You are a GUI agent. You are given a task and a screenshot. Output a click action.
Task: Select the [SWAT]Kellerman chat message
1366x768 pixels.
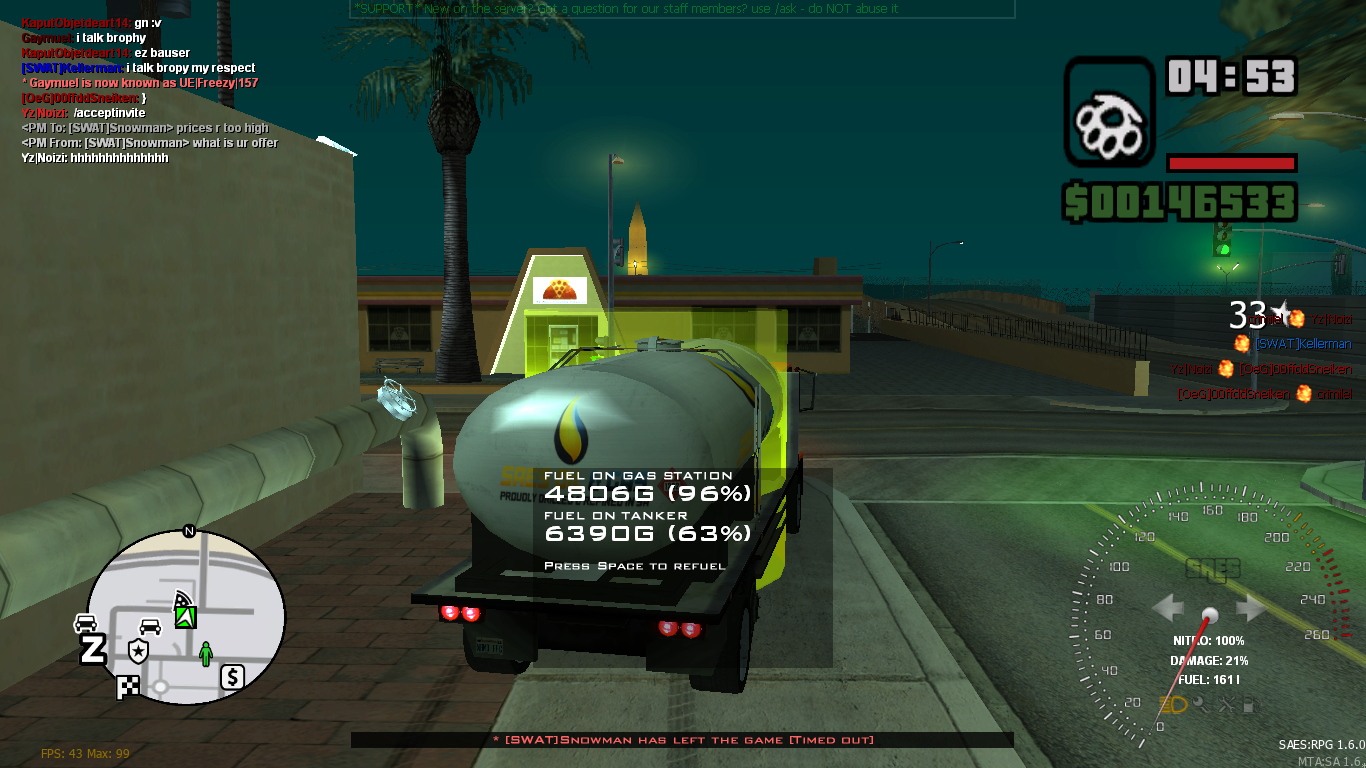click(138, 67)
